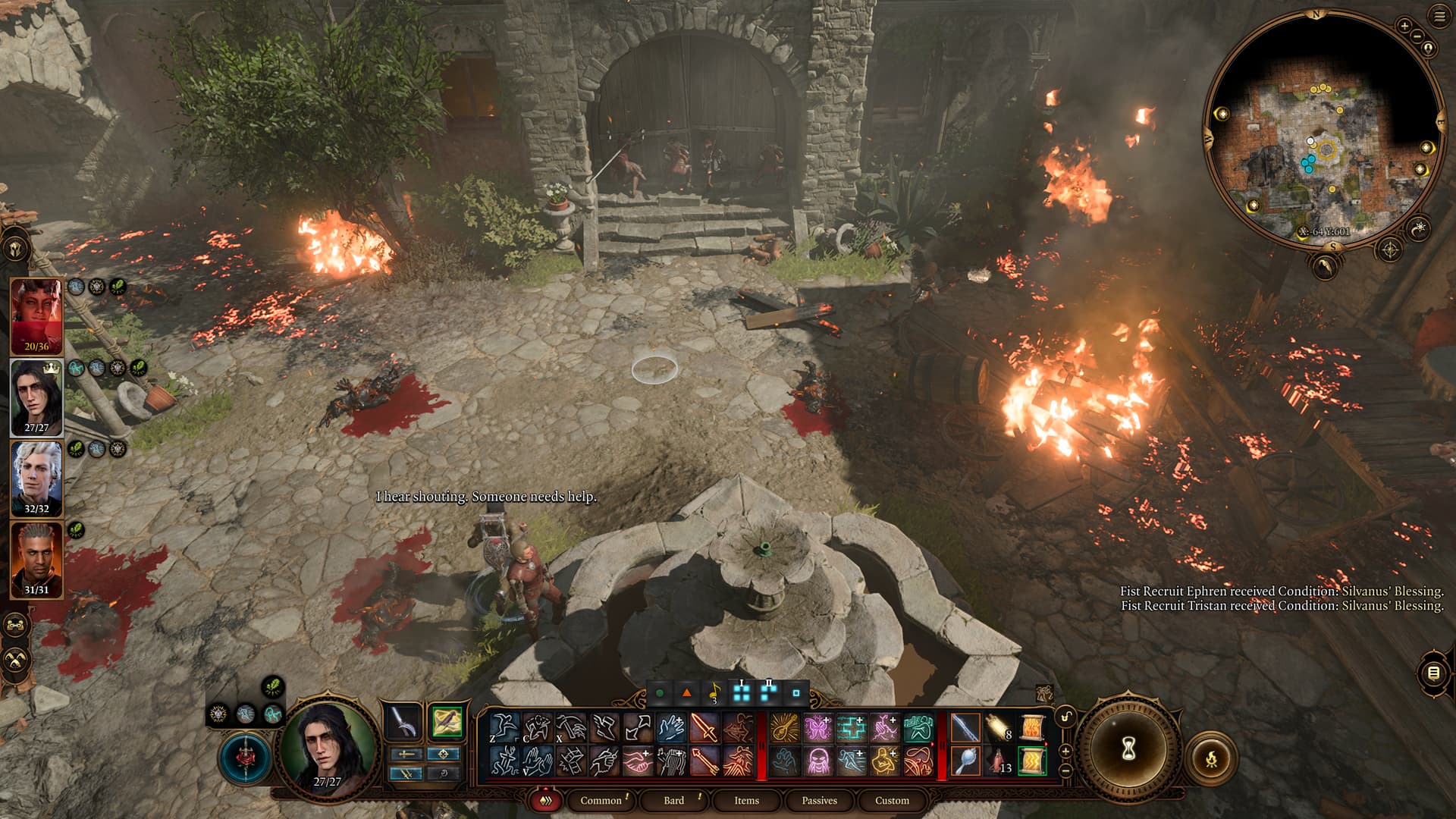Switch to the Common hotbar tab
The image size is (1456, 819).
[601, 800]
